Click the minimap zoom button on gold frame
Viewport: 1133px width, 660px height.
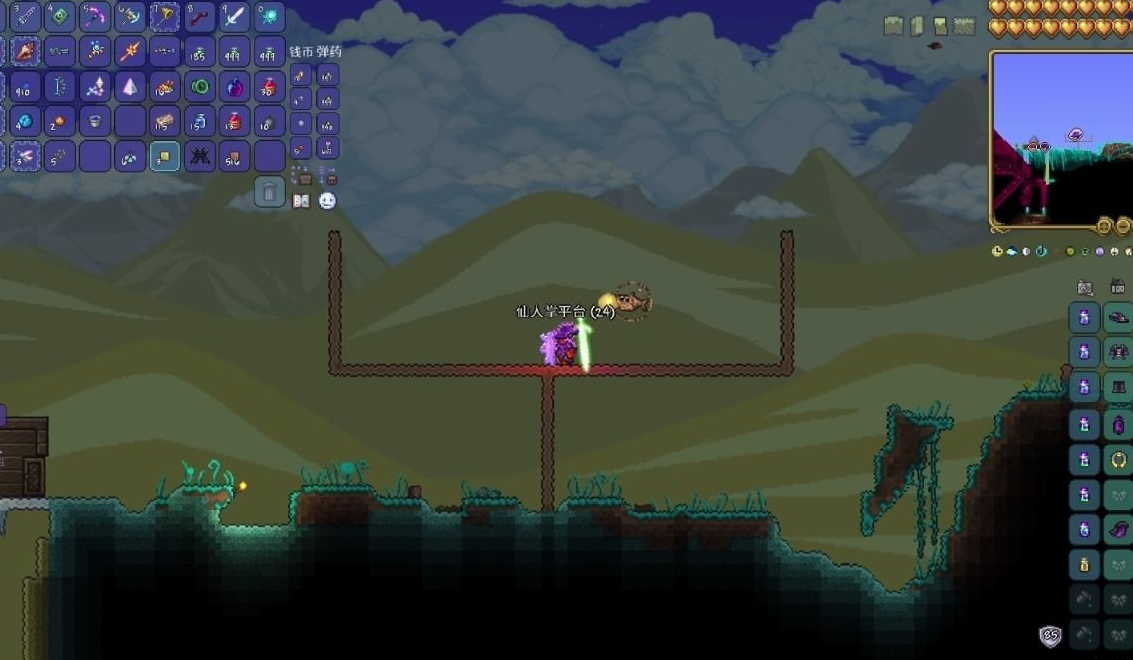click(1105, 226)
